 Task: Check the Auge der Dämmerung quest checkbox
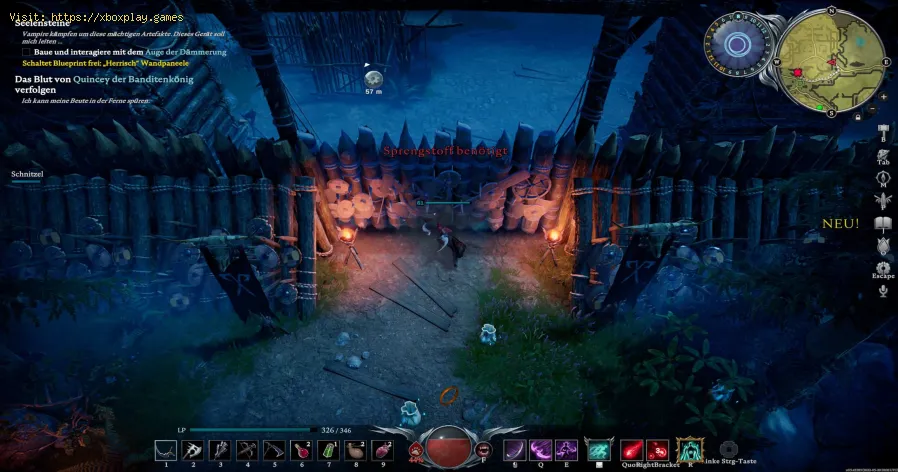pyautogui.click(x=27, y=52)
